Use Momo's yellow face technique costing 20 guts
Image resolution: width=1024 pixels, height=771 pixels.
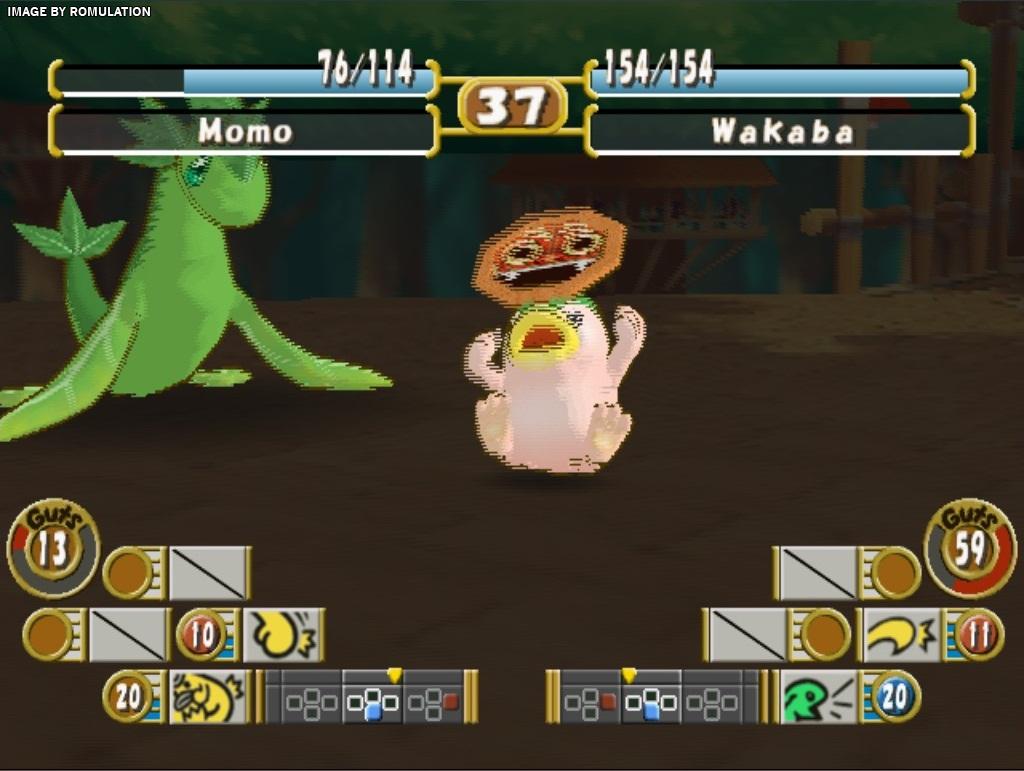coord(208,696)
